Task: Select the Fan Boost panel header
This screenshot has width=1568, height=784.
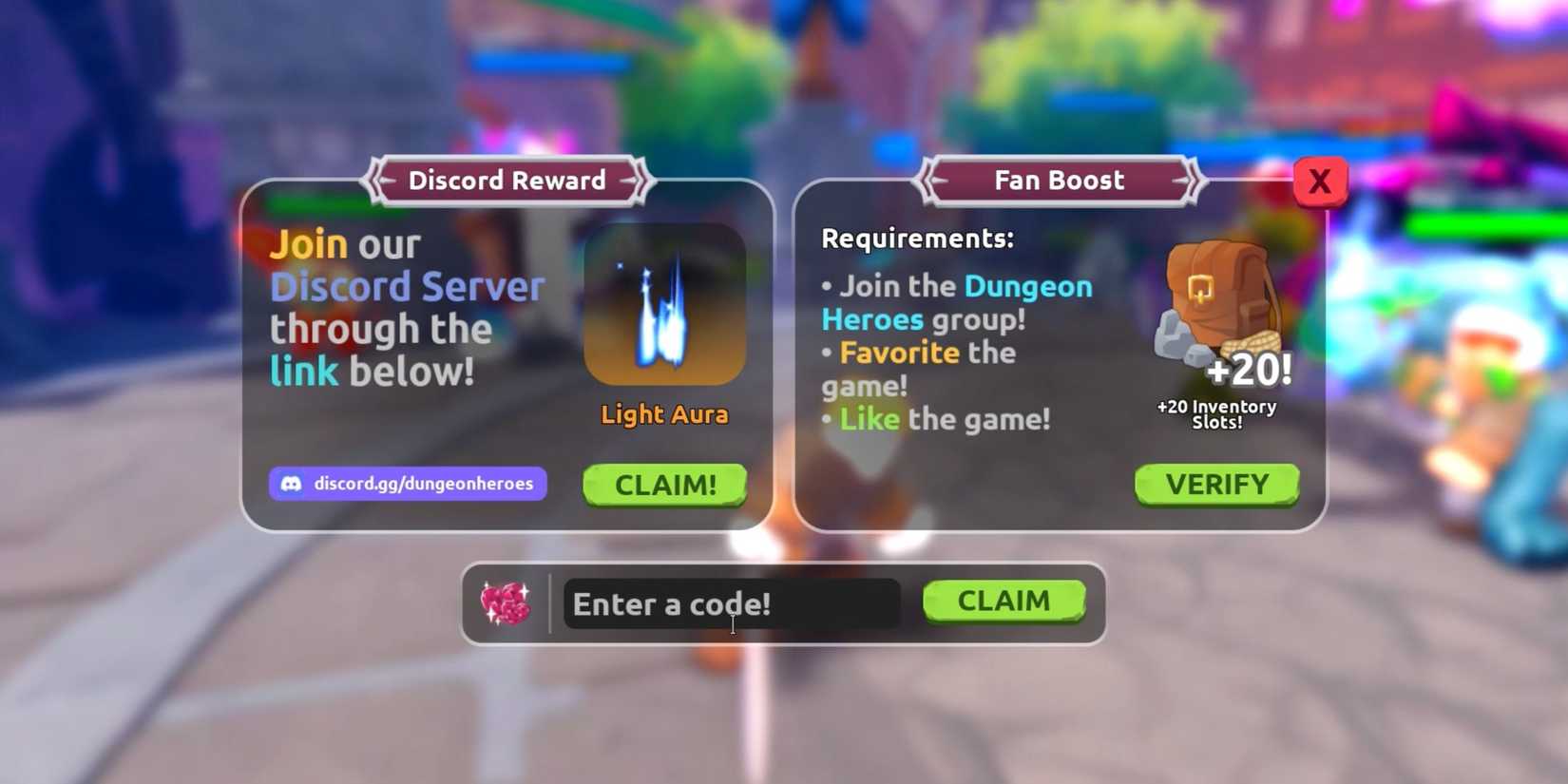Action: [1059, 180]
